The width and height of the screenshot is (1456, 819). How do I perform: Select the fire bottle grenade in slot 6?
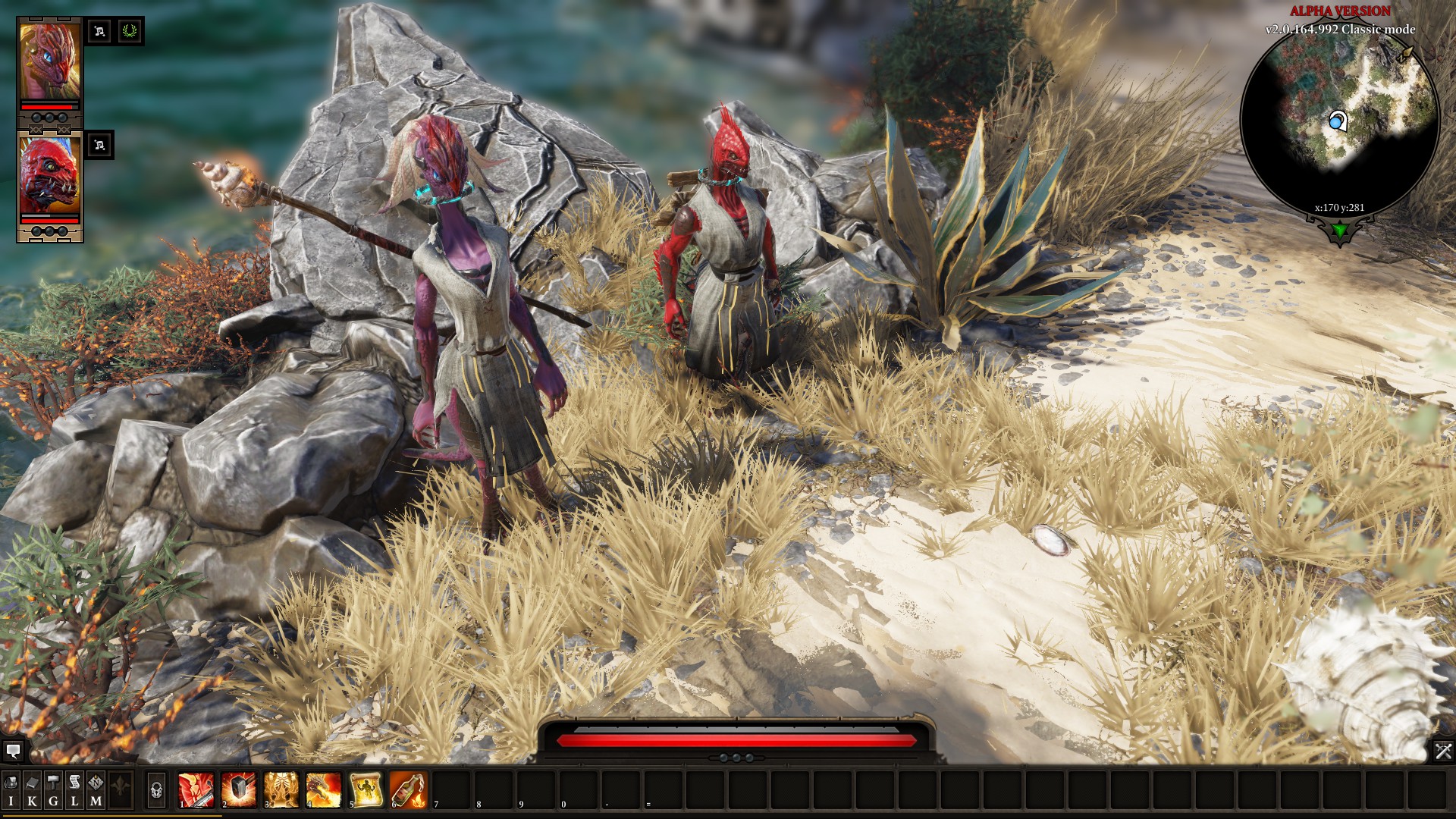pyautogui.click(x=409, y=789)
